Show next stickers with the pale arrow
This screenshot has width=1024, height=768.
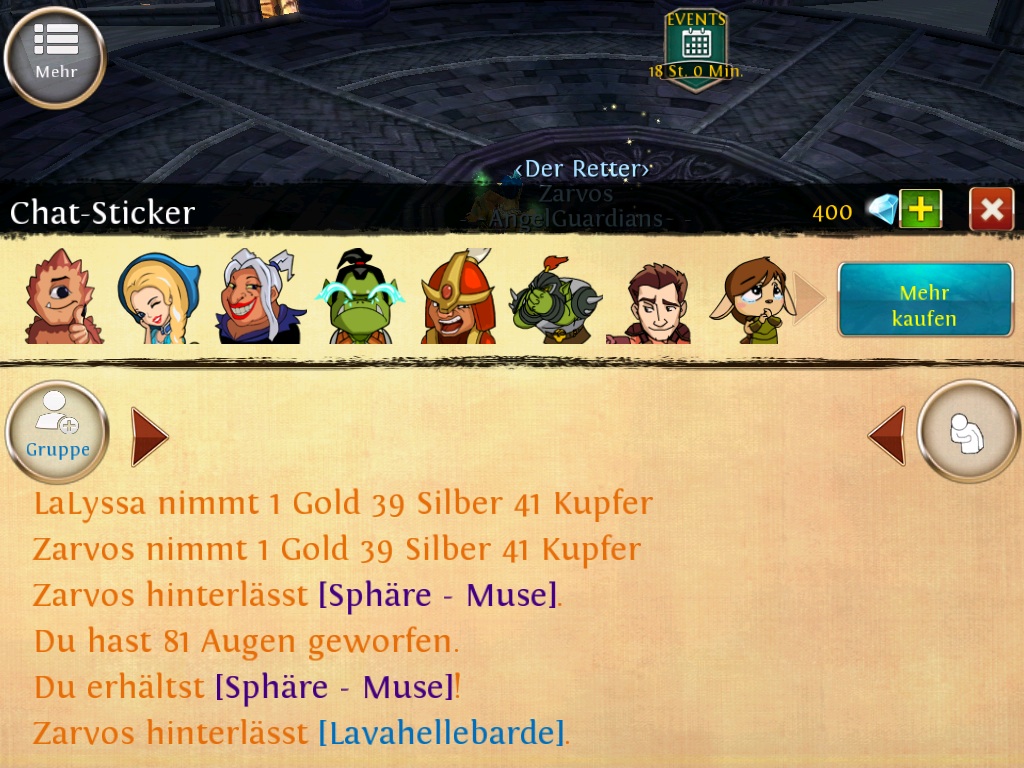point(810,298)
